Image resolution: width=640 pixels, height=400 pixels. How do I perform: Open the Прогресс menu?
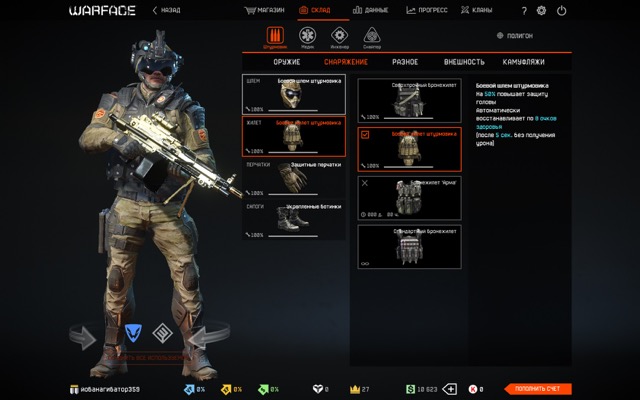(426, 10)
